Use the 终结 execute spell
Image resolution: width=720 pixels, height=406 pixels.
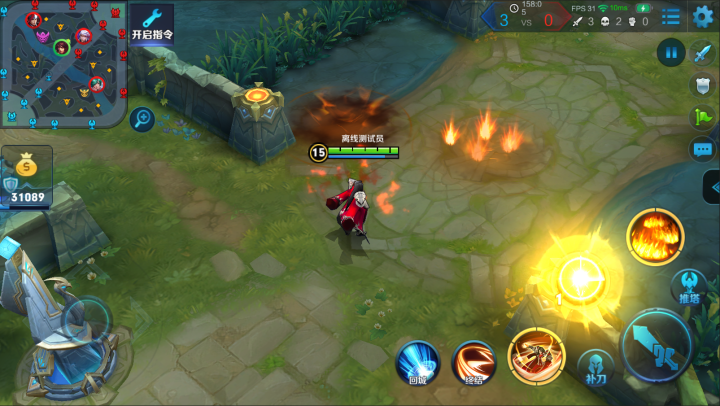(x=474, y=362)
